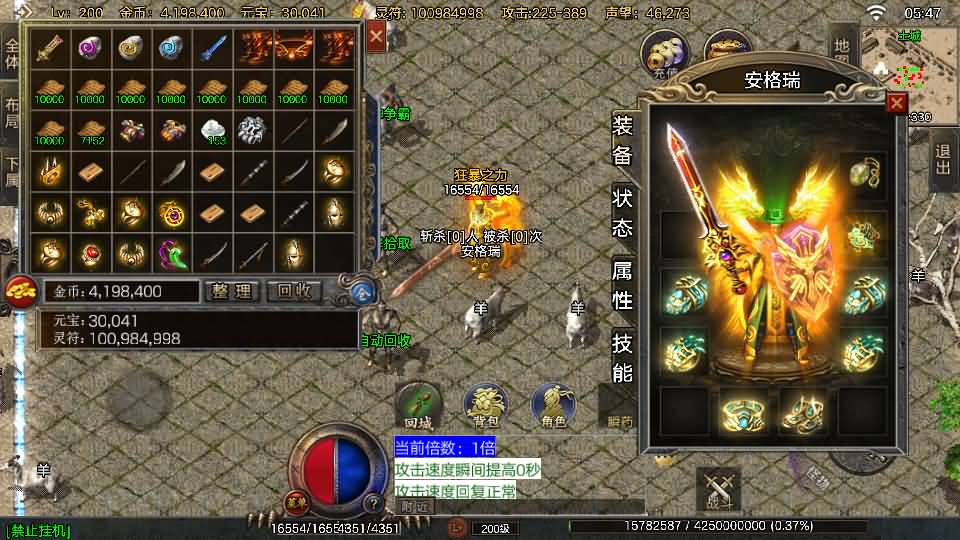Select the blue sword in the bag
Screen dimensions: 960x540
click(213, 48)
